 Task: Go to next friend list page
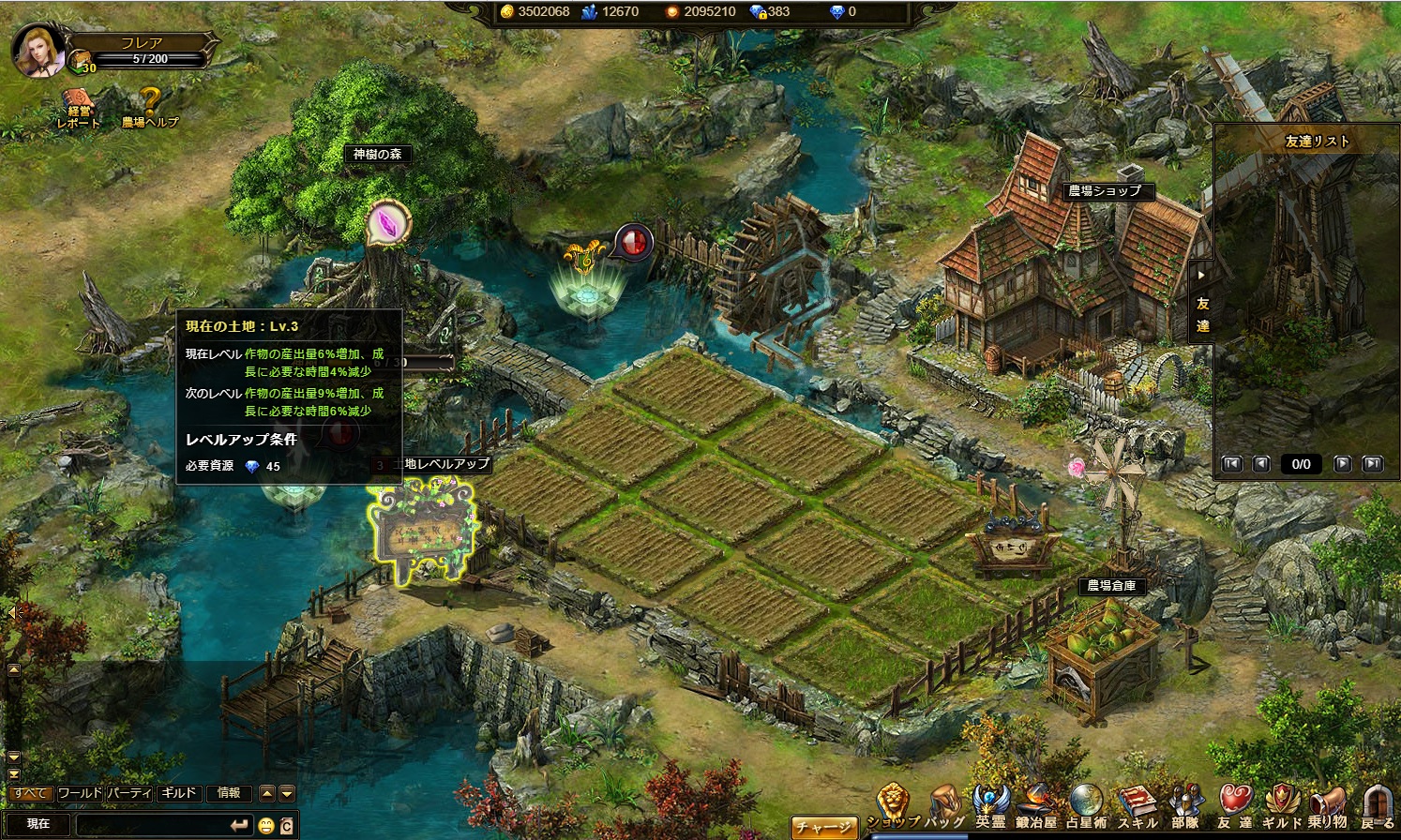tap(1343, 464)
